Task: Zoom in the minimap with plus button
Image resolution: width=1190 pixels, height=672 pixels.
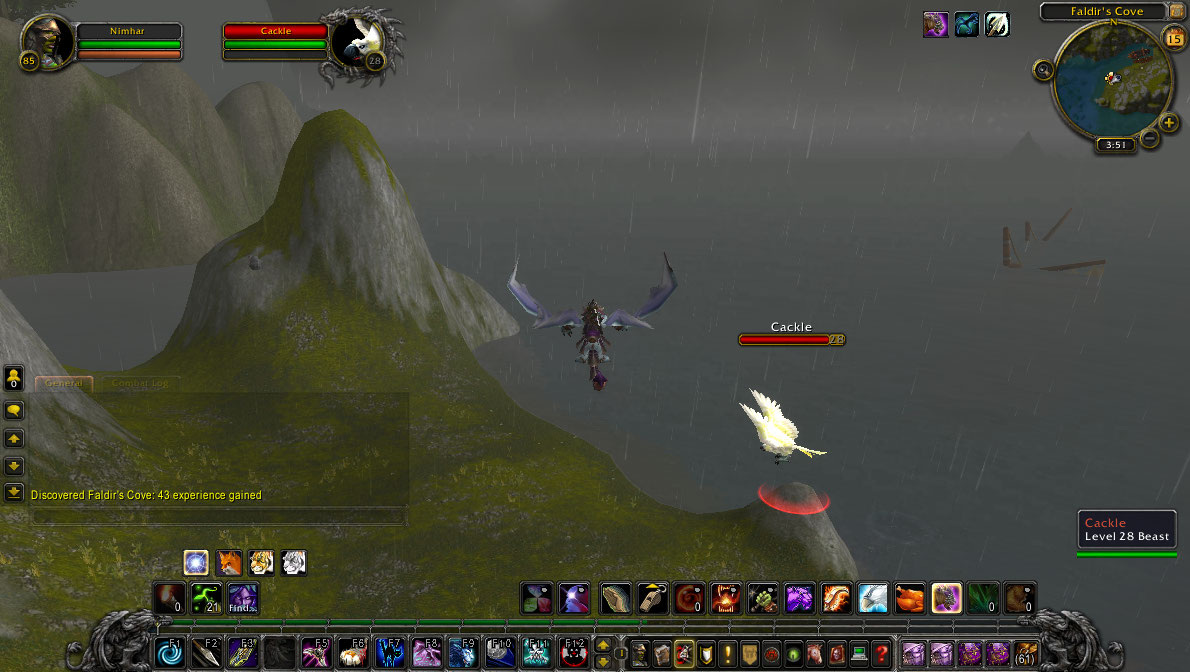Action: click(1170, 123)
